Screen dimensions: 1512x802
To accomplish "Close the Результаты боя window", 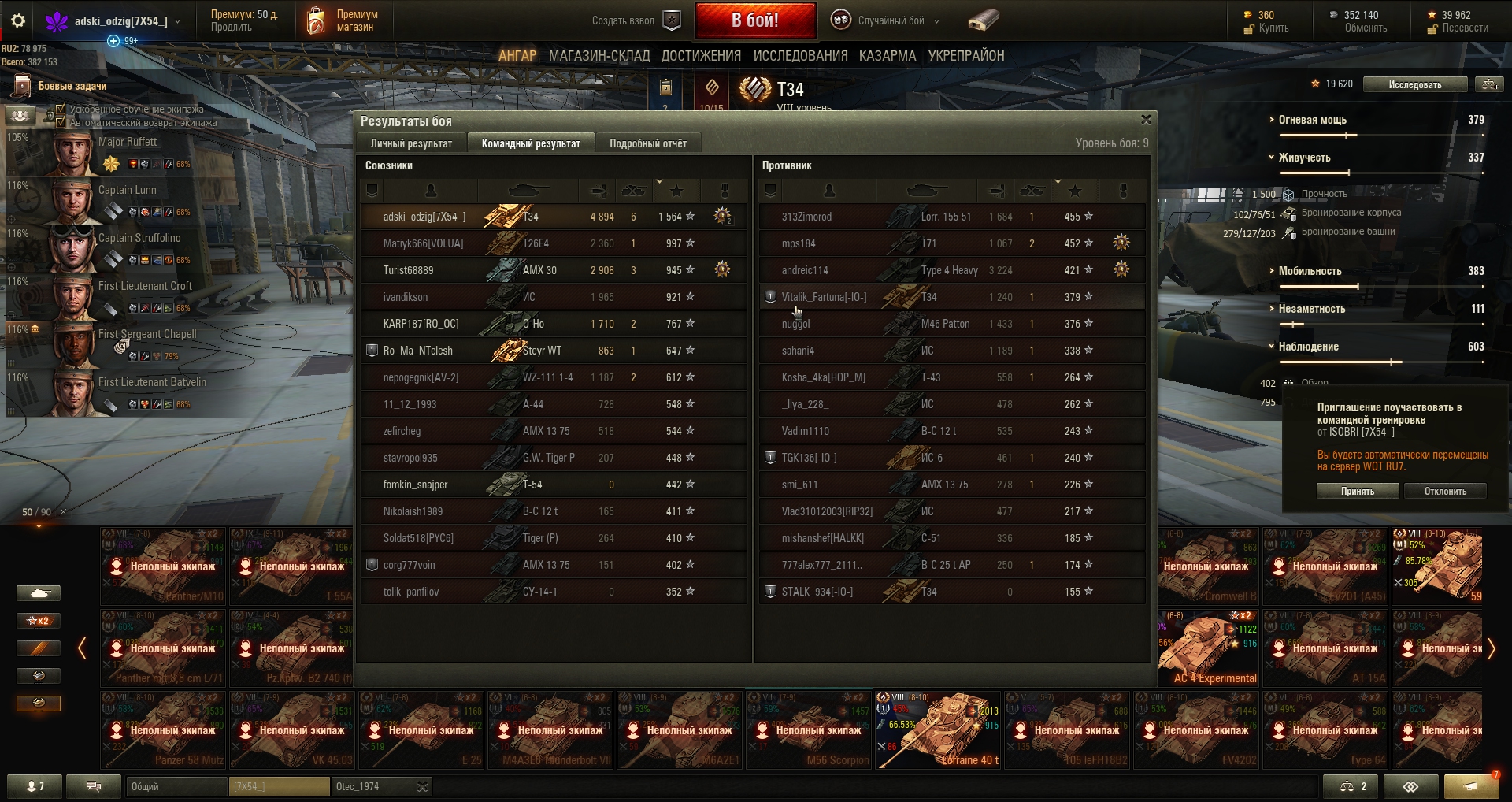I will pos(1146,120).
